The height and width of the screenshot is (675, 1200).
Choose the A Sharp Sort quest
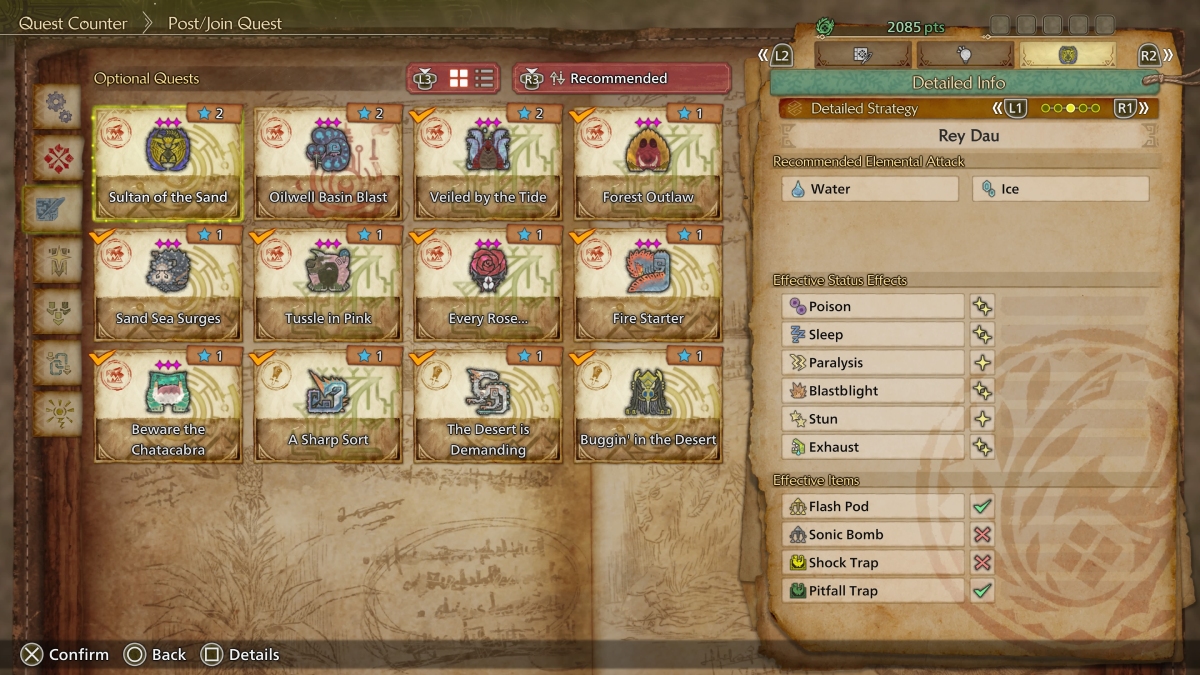[x=328, y=404]
